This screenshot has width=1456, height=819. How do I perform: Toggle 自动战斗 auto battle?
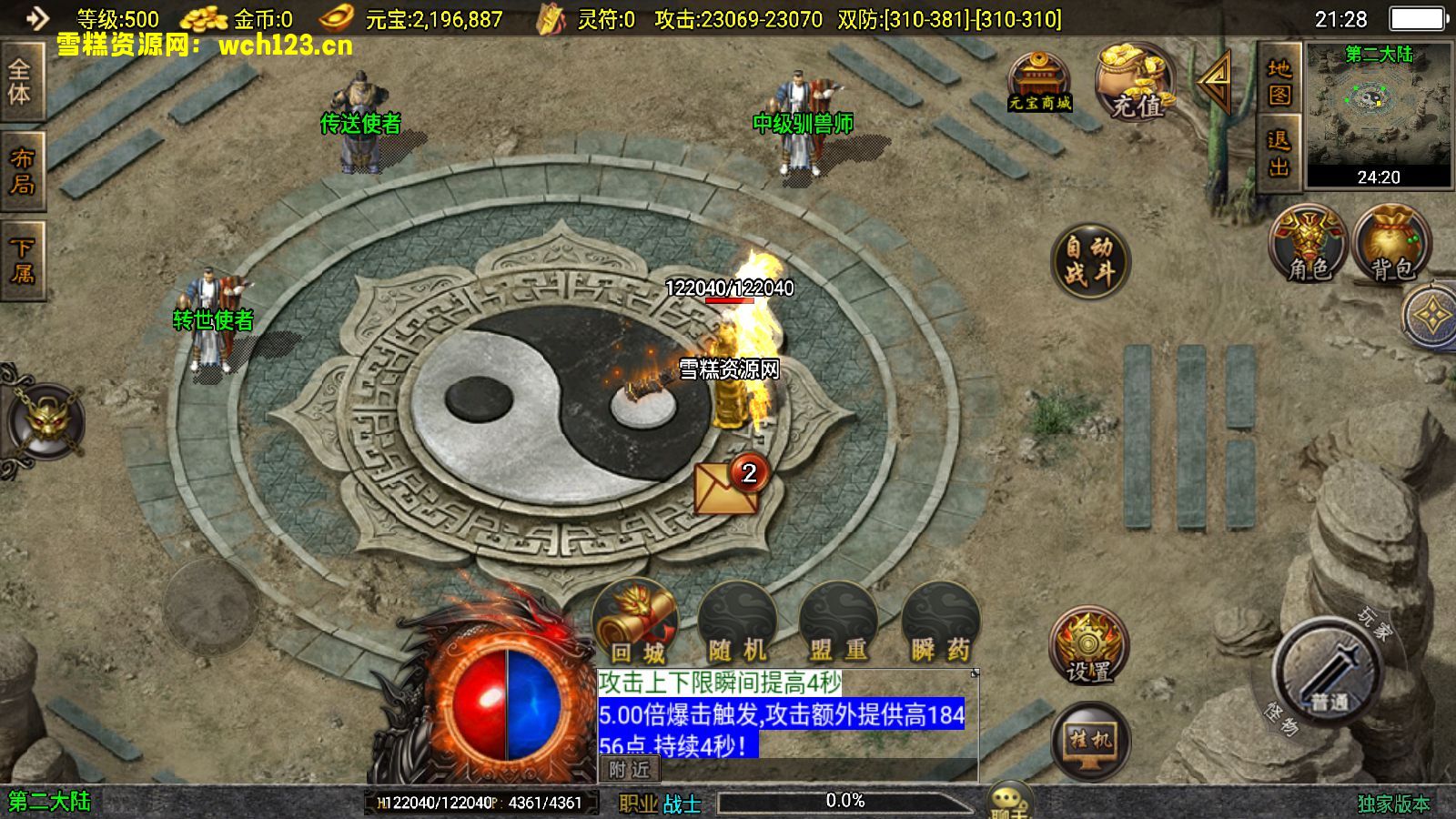[1089, 260]
